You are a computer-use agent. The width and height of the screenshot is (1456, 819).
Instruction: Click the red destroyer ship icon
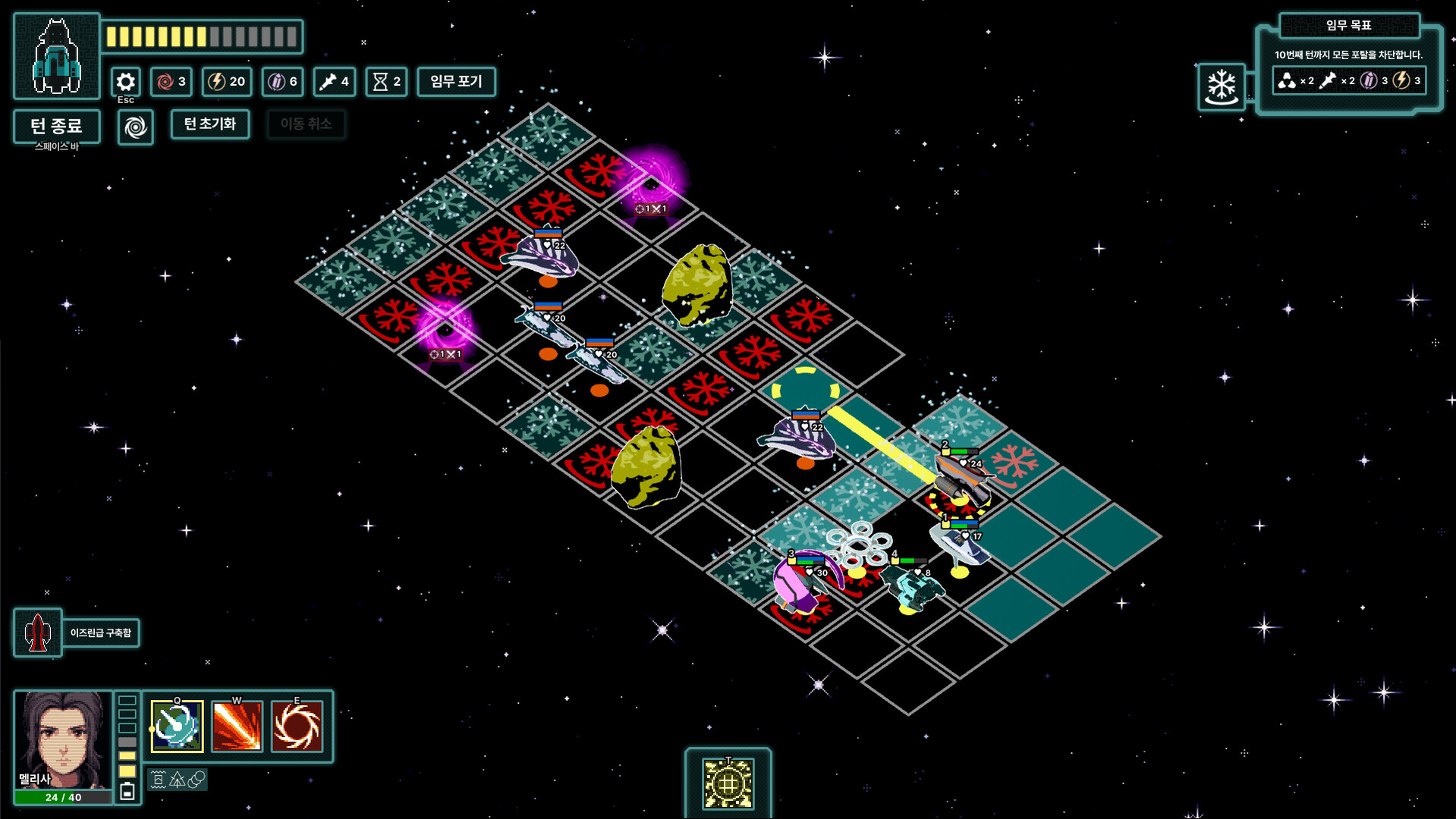(37, 632)
